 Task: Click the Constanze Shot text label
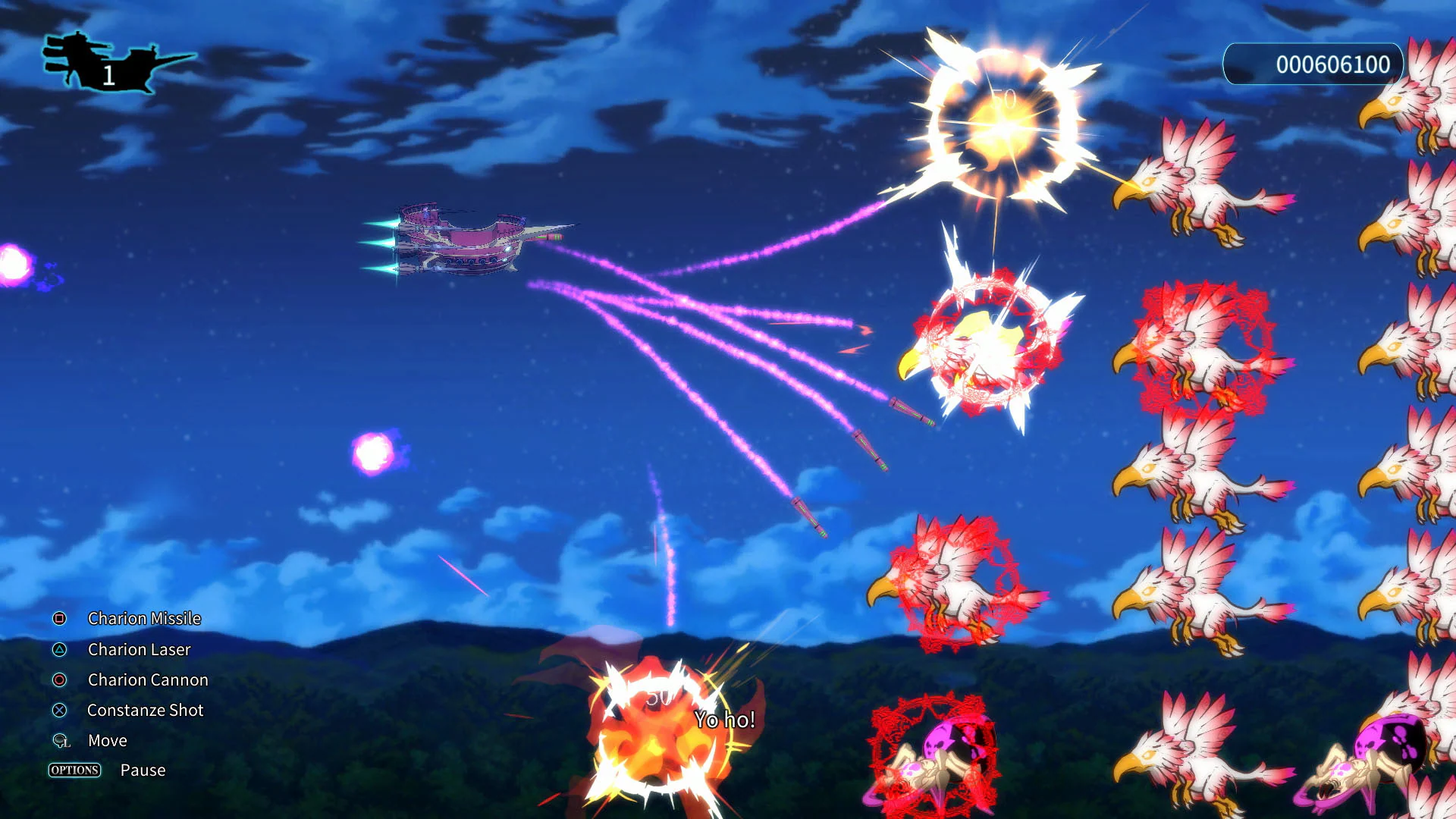pyautogui.click(x=144, y=711)
